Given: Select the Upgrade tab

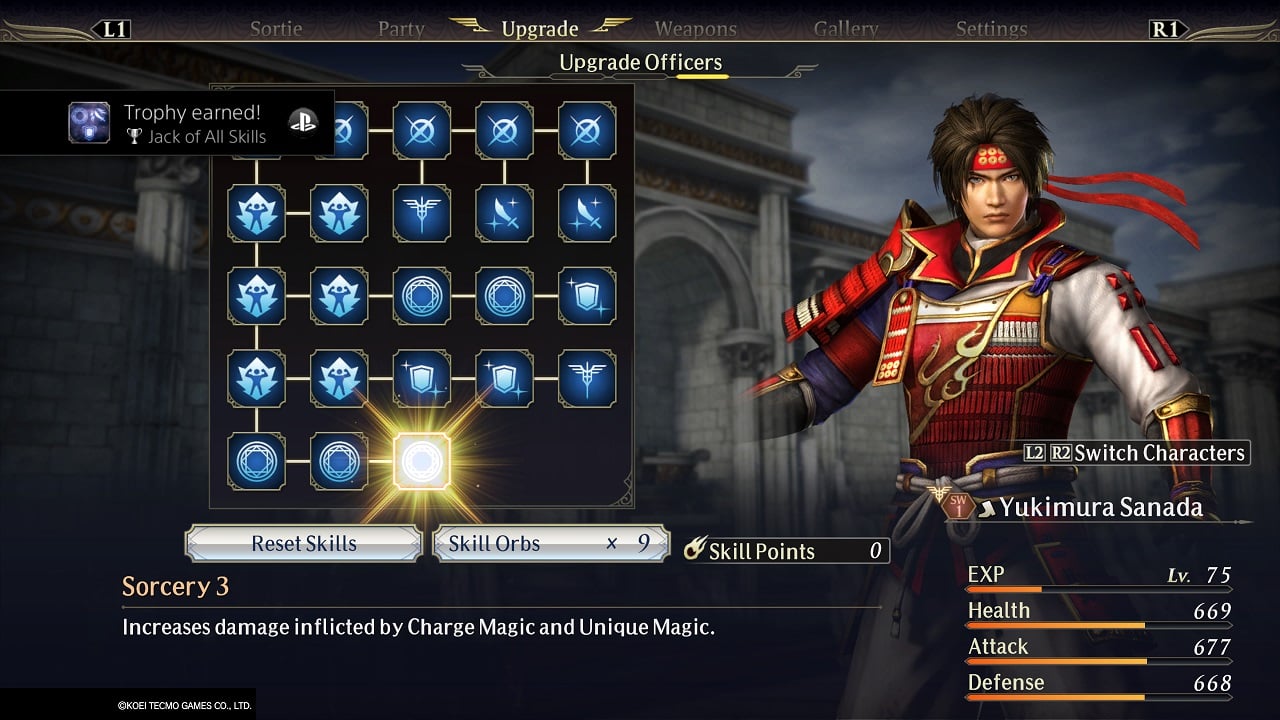Looking at the screenshot, I should click(540, 28).
